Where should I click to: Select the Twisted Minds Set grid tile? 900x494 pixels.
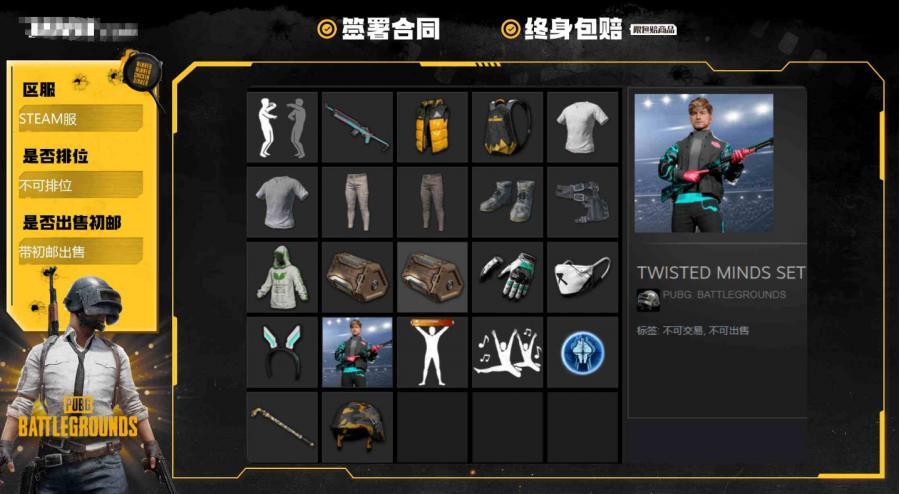tap(357, 352)
